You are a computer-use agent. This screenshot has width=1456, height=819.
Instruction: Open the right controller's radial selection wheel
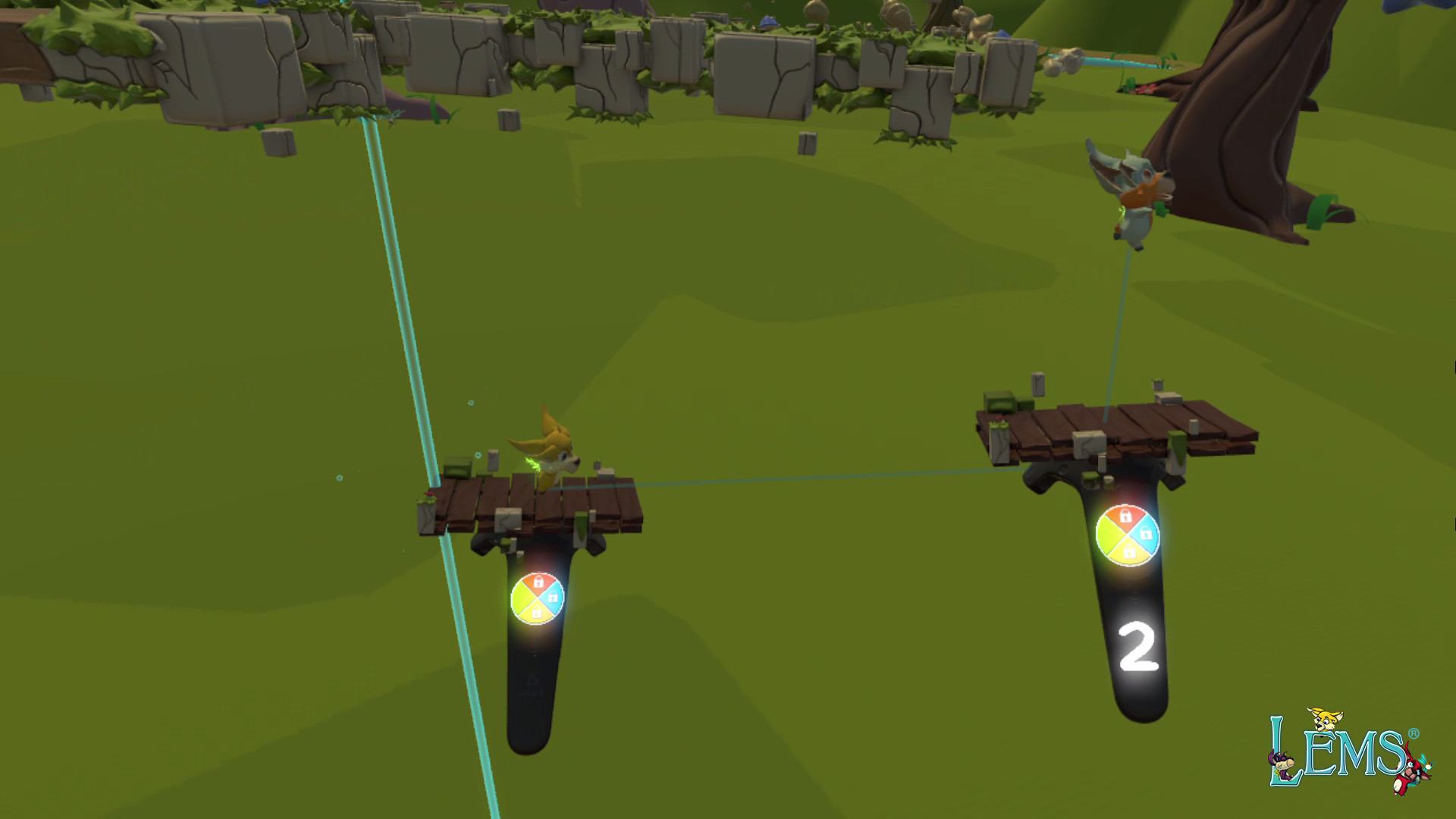point(1128,535)
